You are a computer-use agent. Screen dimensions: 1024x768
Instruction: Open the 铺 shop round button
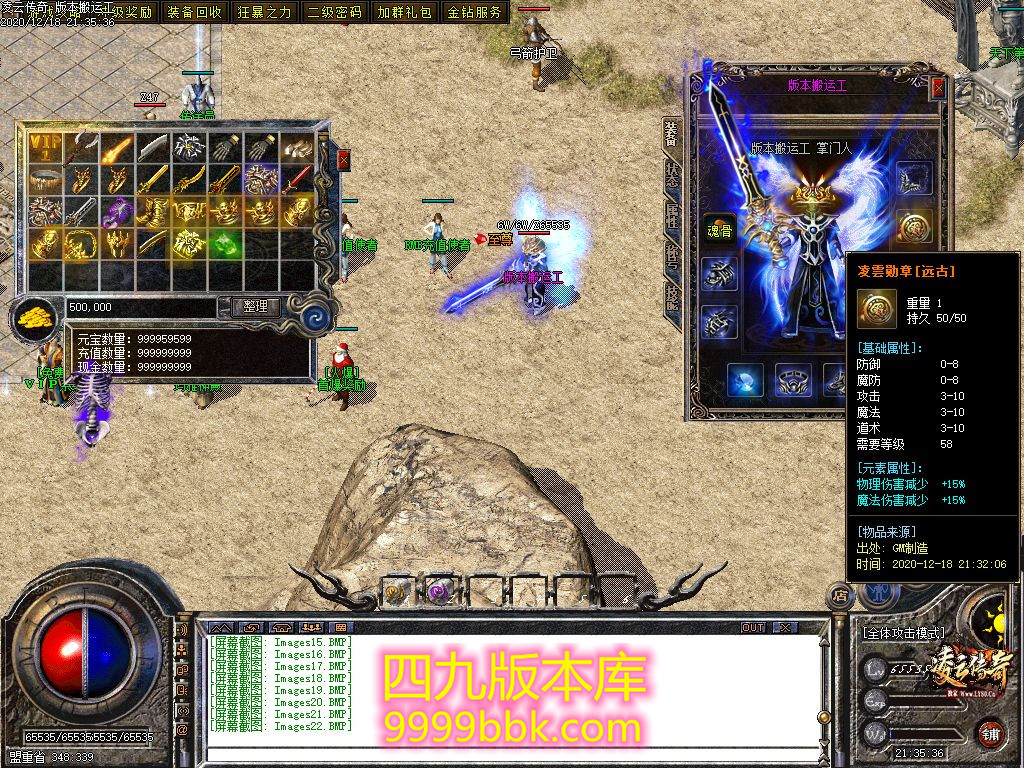(989, 732)
